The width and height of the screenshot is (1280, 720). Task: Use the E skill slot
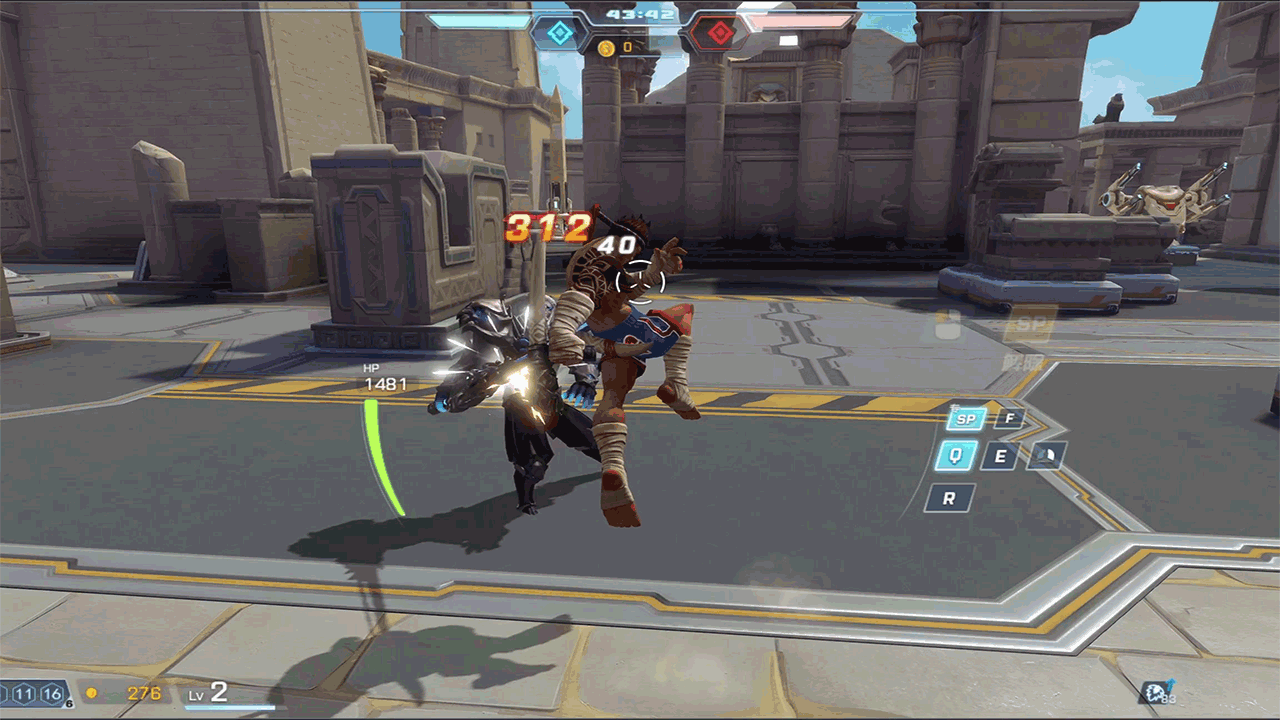pos(999,457)
